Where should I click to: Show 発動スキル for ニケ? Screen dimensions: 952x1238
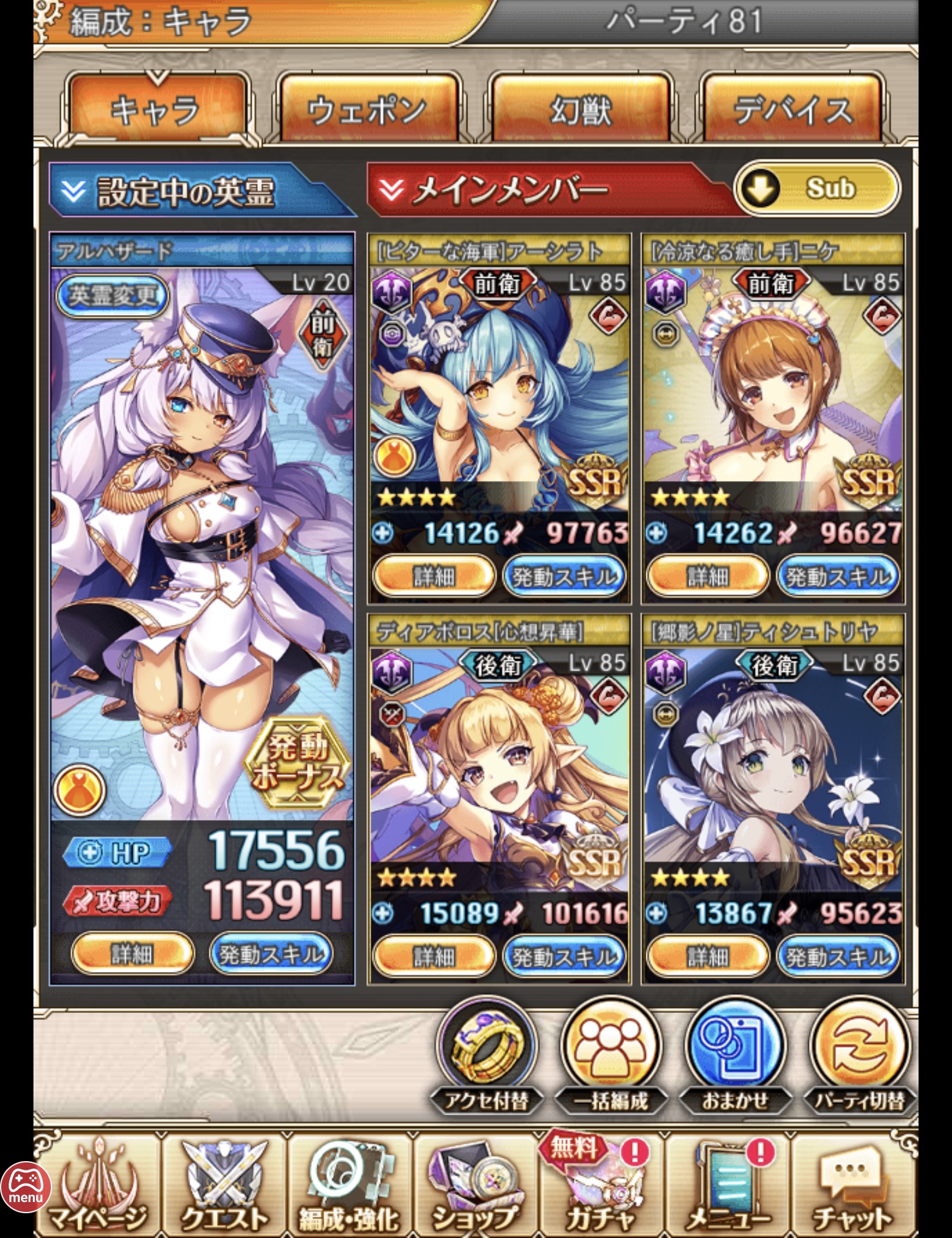(x=837, y=577)
